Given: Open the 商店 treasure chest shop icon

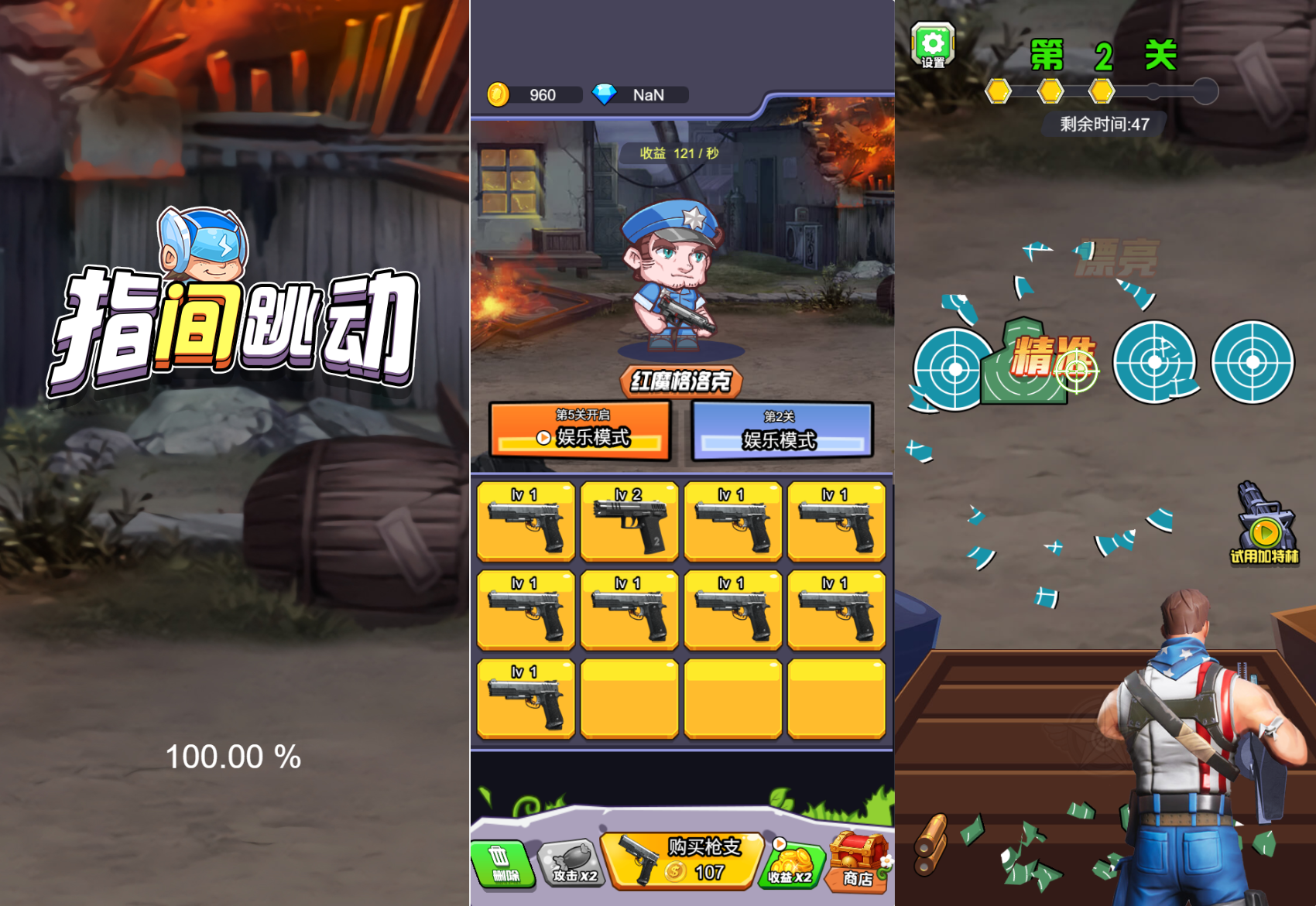Looking at the screenshot, I should (x=859, y=859).
